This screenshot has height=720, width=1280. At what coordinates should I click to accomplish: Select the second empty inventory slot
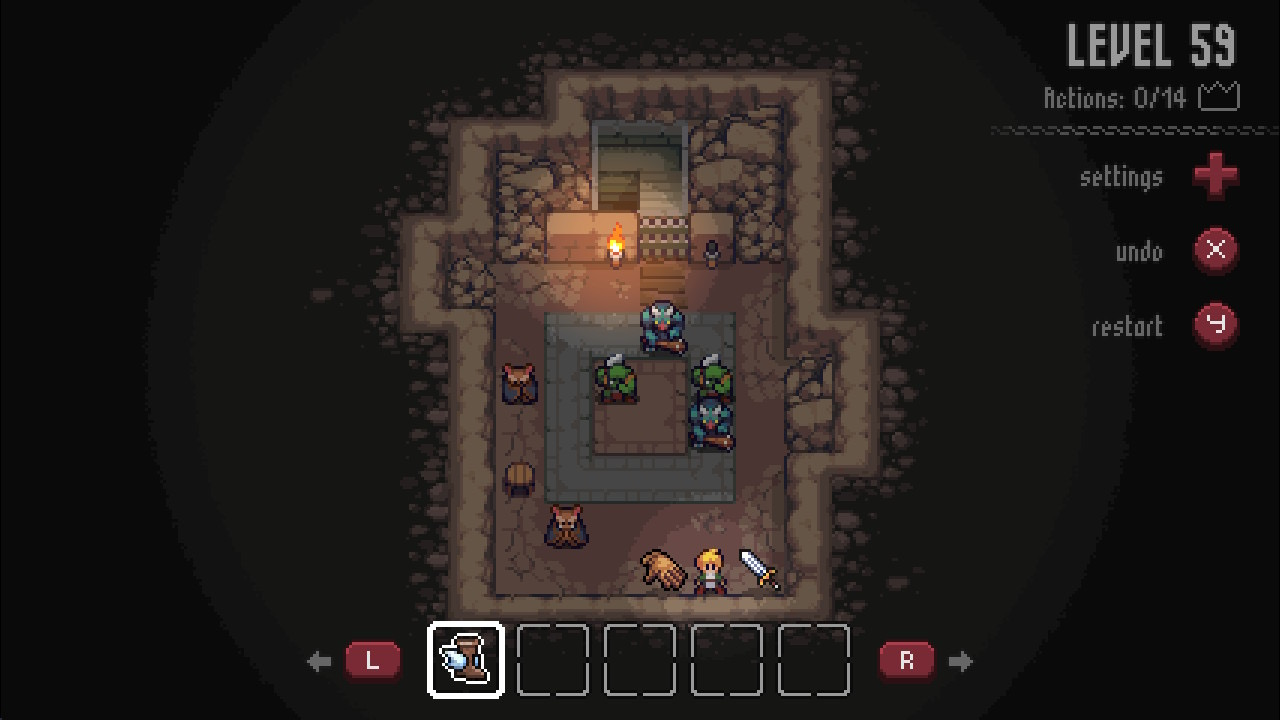tap(551, 660)
